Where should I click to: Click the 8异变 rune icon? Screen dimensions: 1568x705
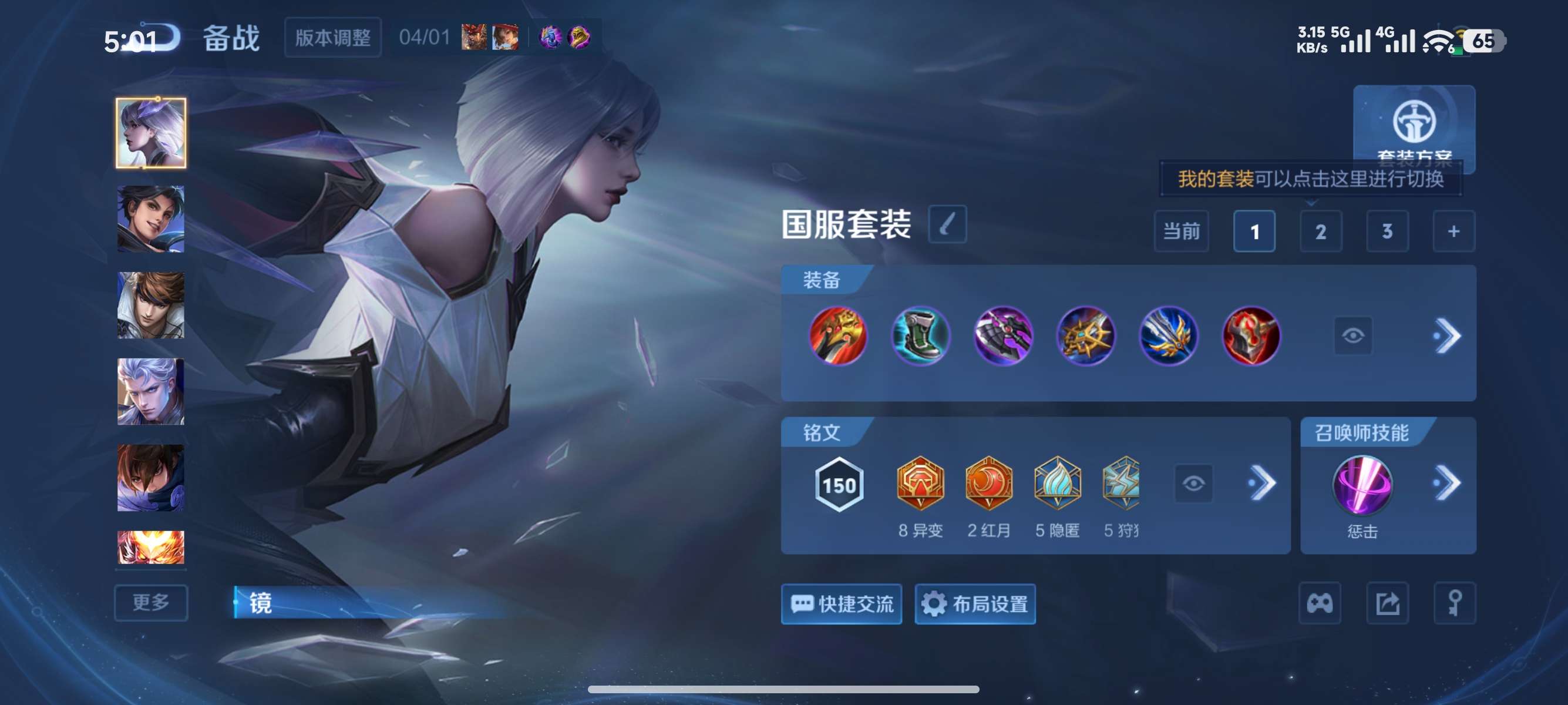[x=919, y=484]
